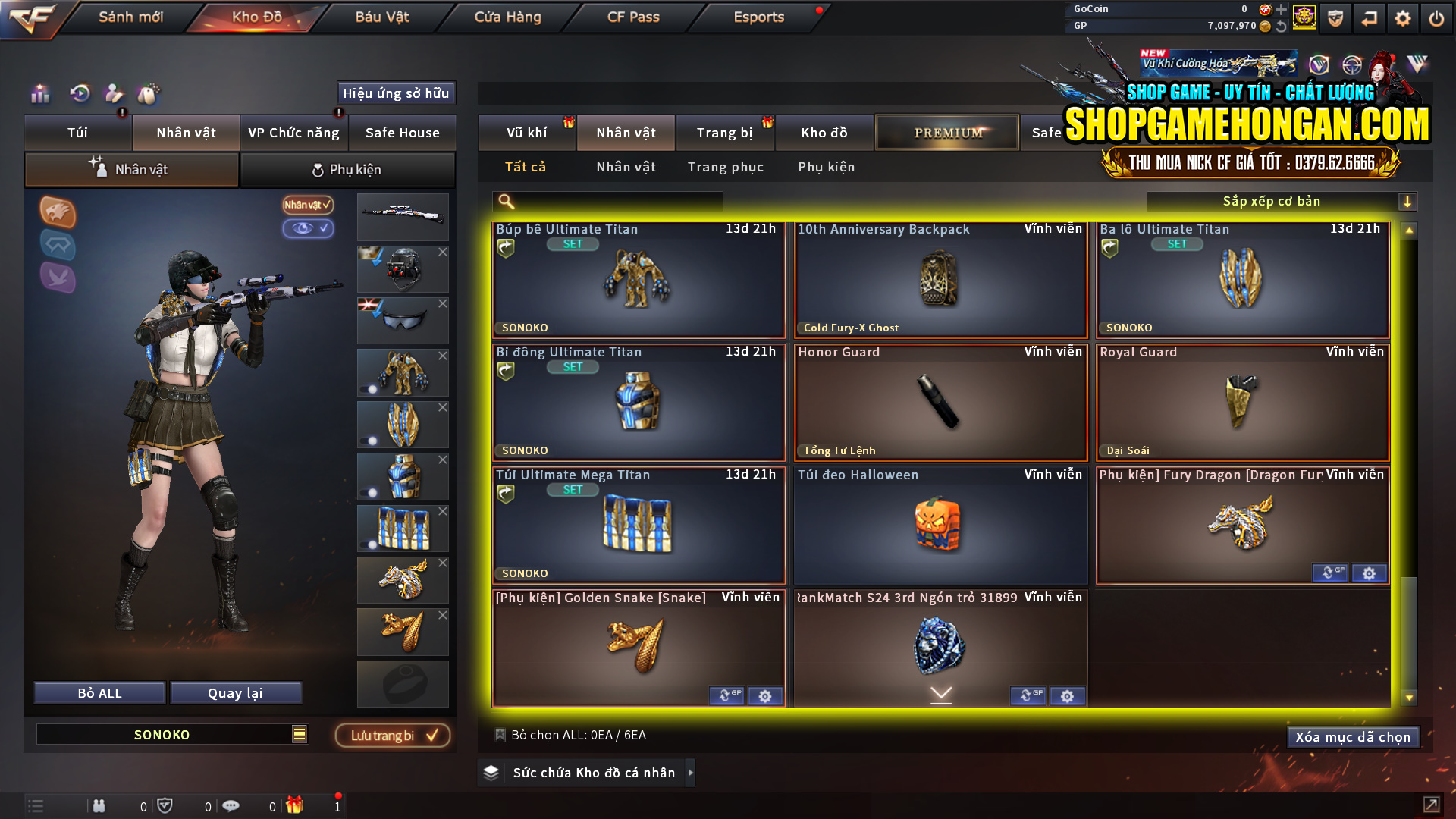This screenshot has height=819, width=1456.
Task: Toggle the eye visibility icon under Nhân vật badge
Action: [x=309, y=229]
